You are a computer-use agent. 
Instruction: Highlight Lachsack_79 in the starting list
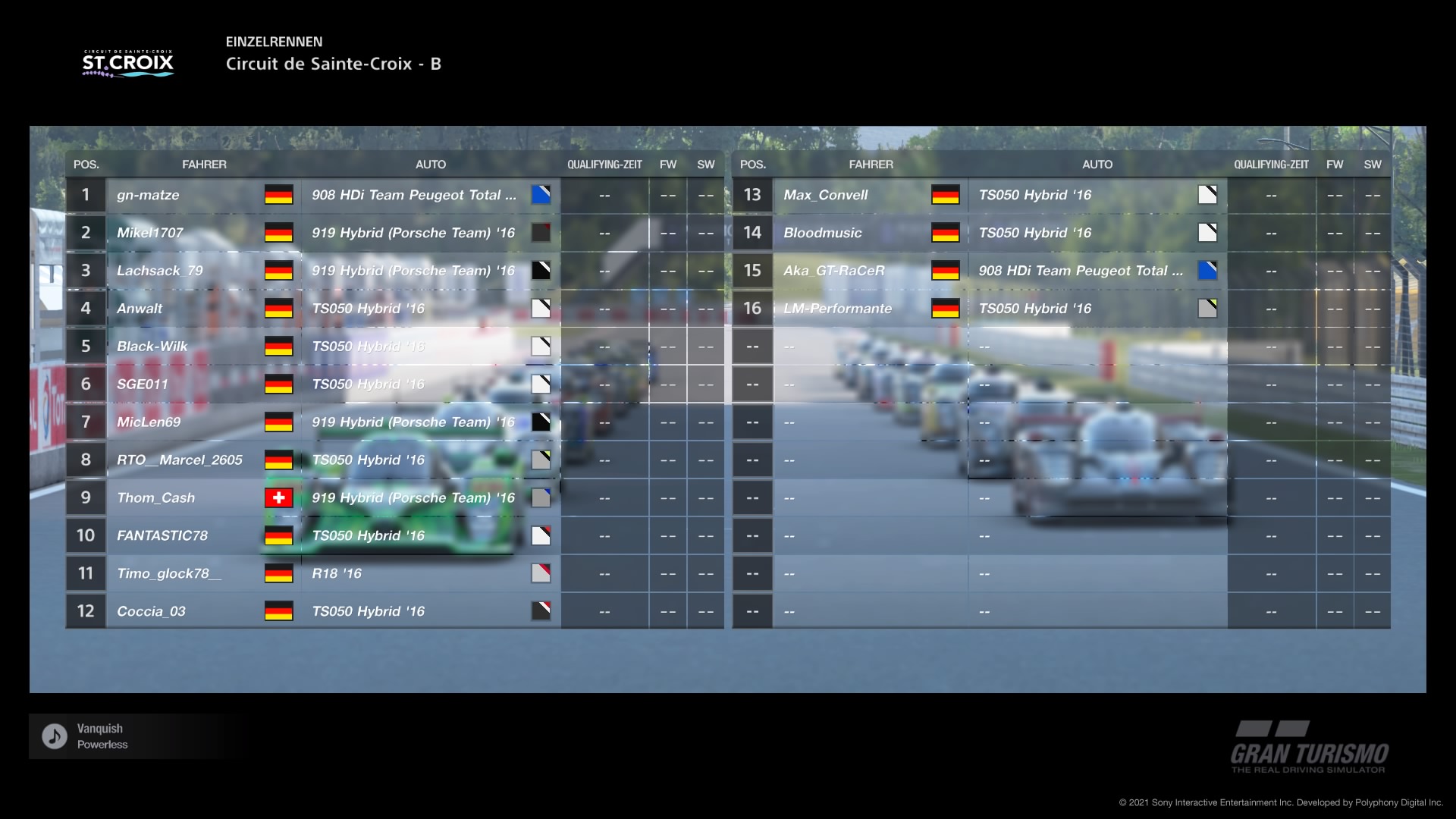[x=160, y=271]
